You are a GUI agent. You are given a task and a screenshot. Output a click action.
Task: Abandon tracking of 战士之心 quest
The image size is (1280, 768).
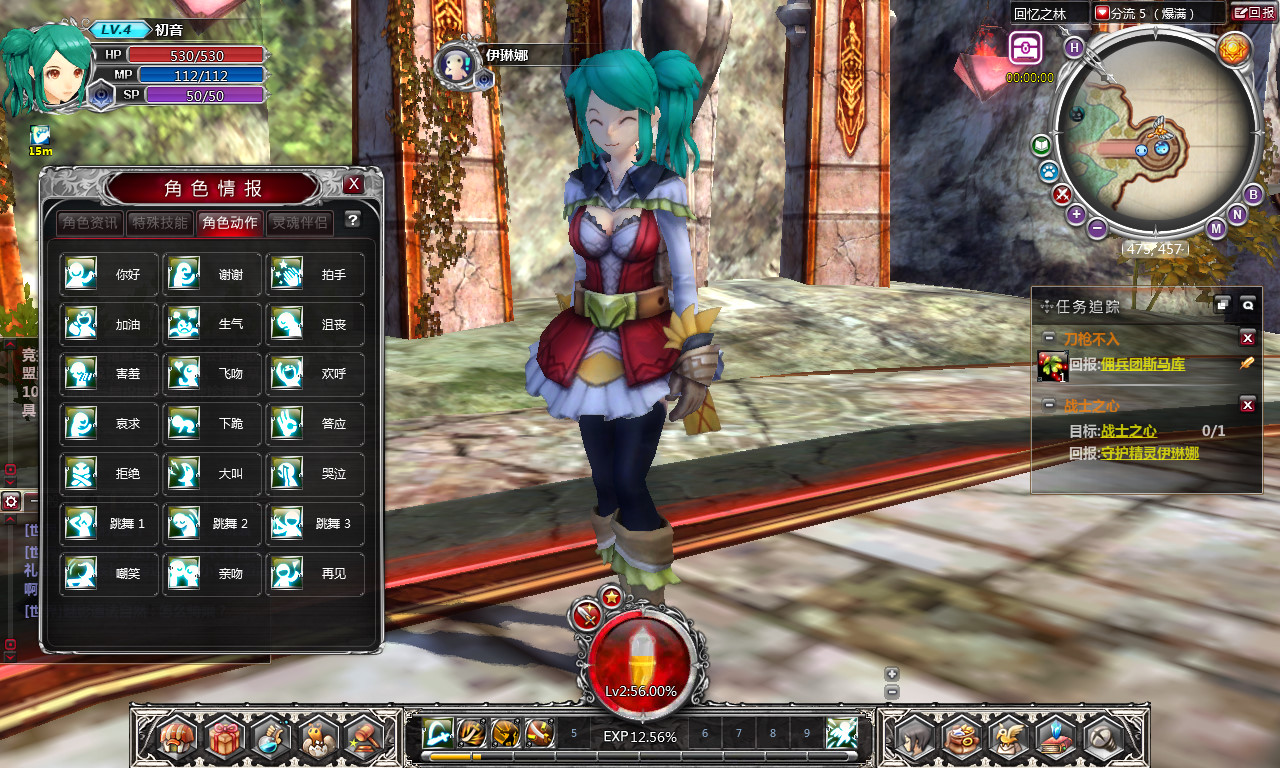point(1247,405)
